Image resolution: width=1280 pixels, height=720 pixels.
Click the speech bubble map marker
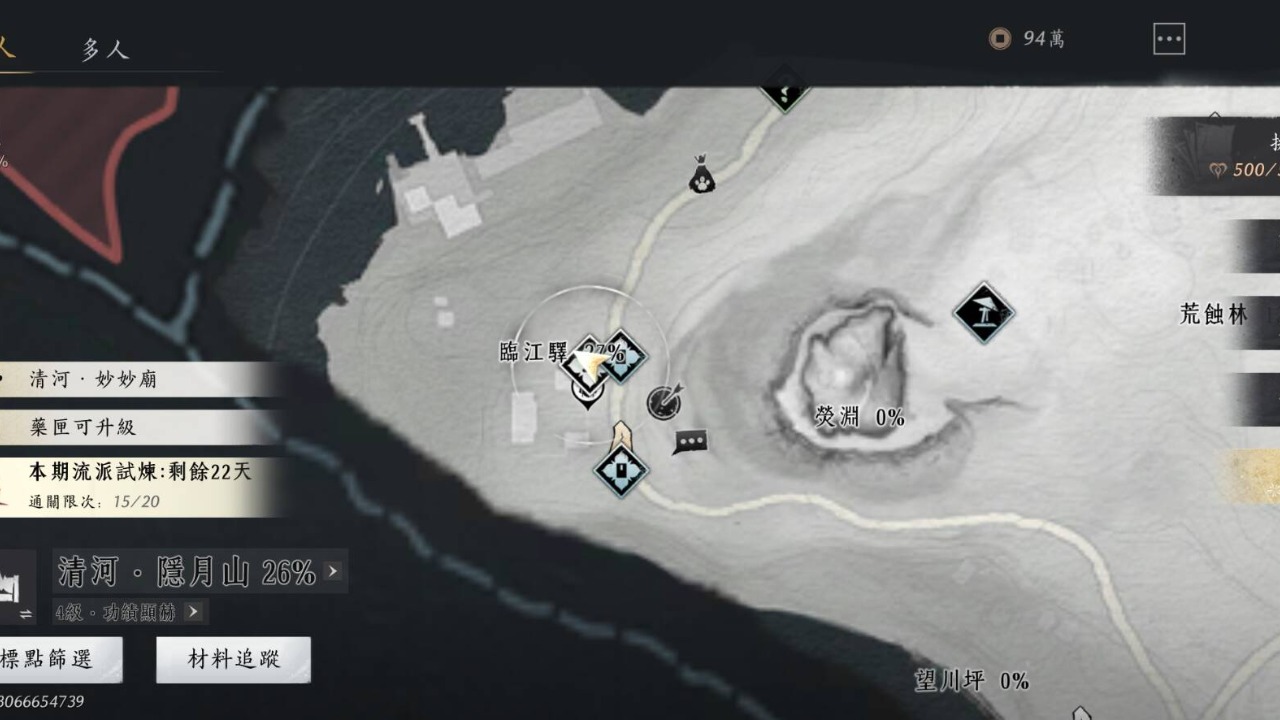[x=690, y=441]
